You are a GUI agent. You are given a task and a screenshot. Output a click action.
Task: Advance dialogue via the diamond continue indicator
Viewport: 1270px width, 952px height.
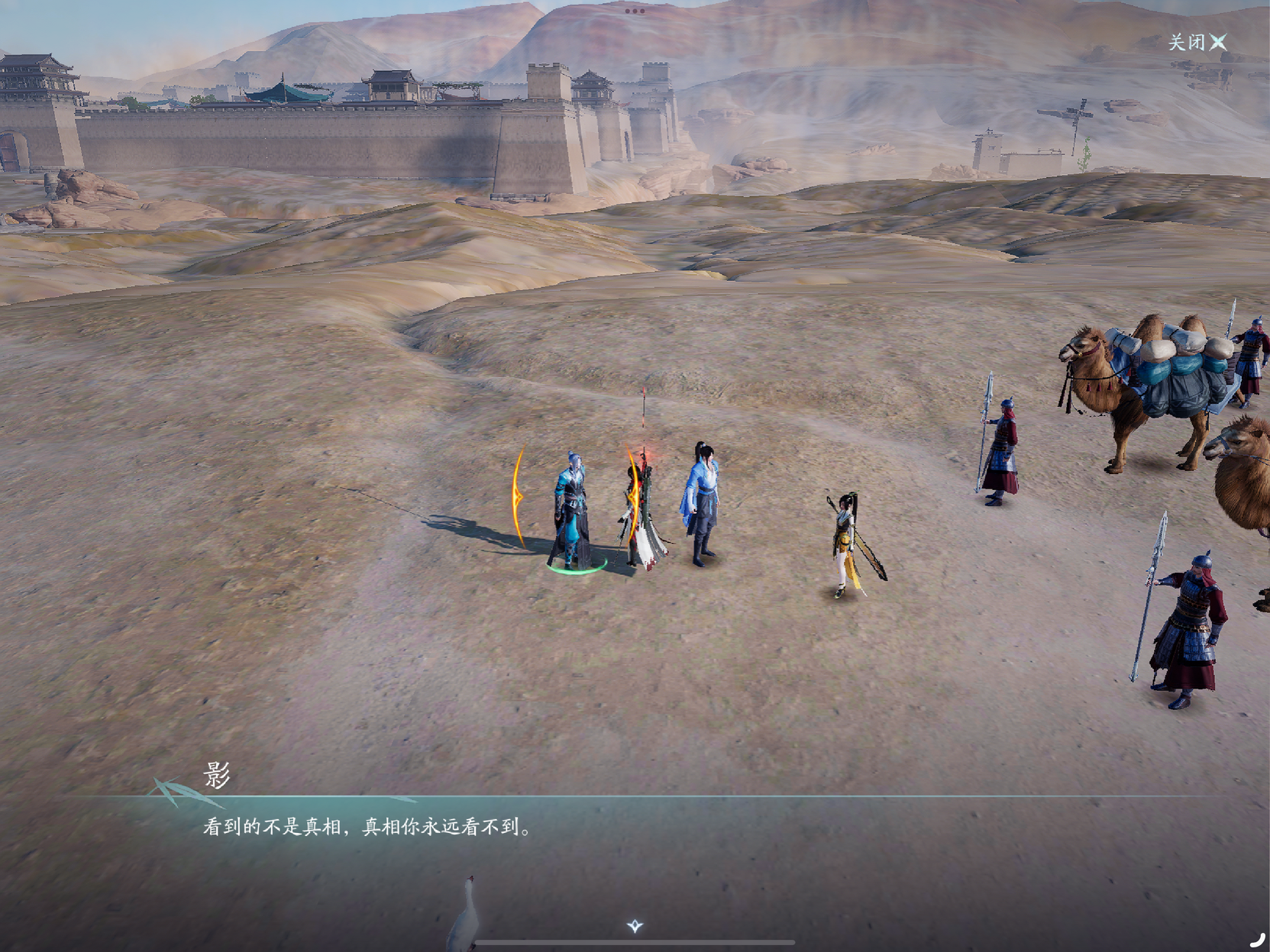click(x=635, y=926)
